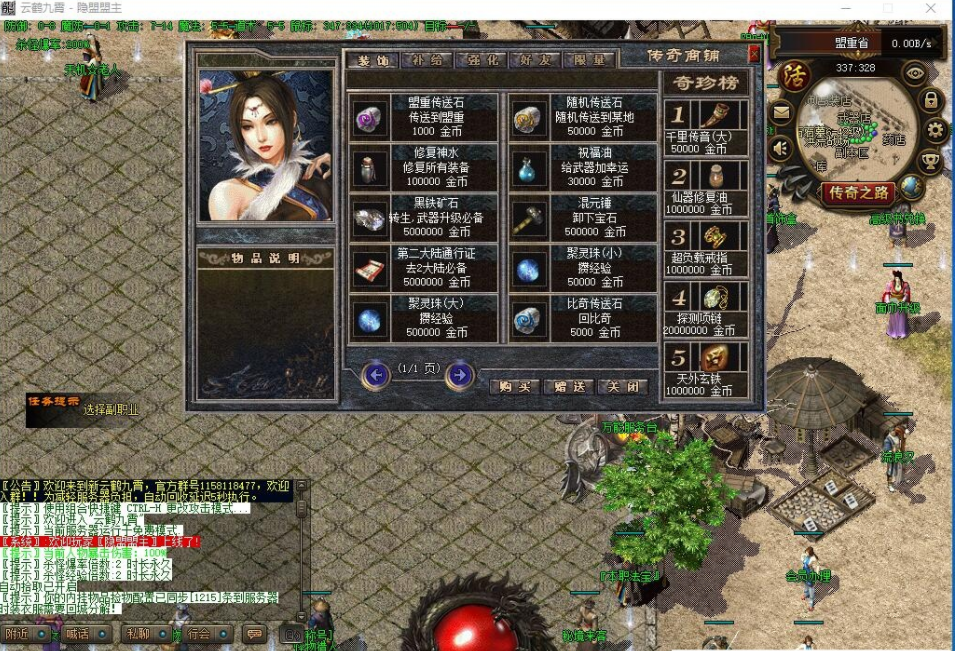
Task: Click the 赠送 gift button
Action: coord(569,387)
